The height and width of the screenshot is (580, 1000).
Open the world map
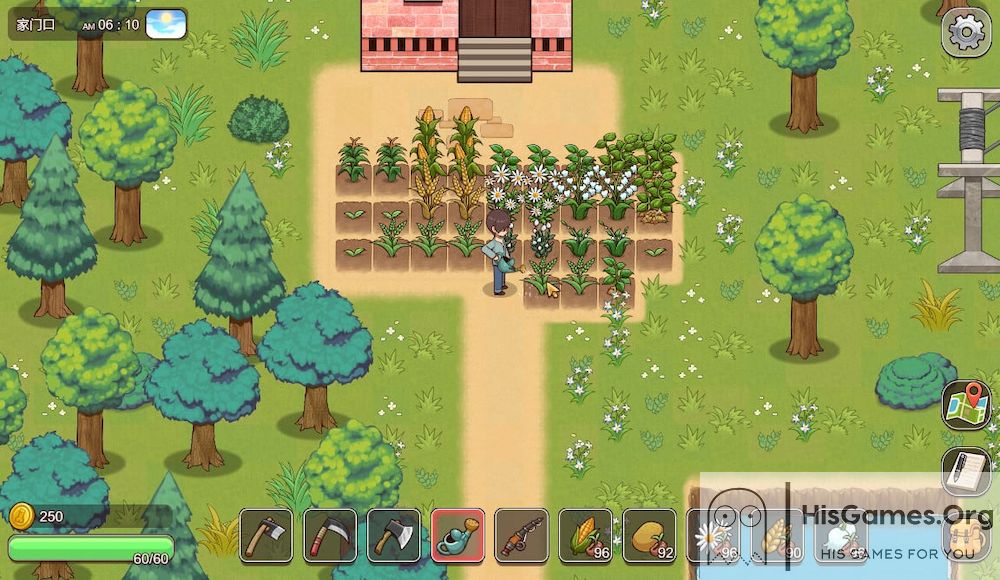[966, 405]
